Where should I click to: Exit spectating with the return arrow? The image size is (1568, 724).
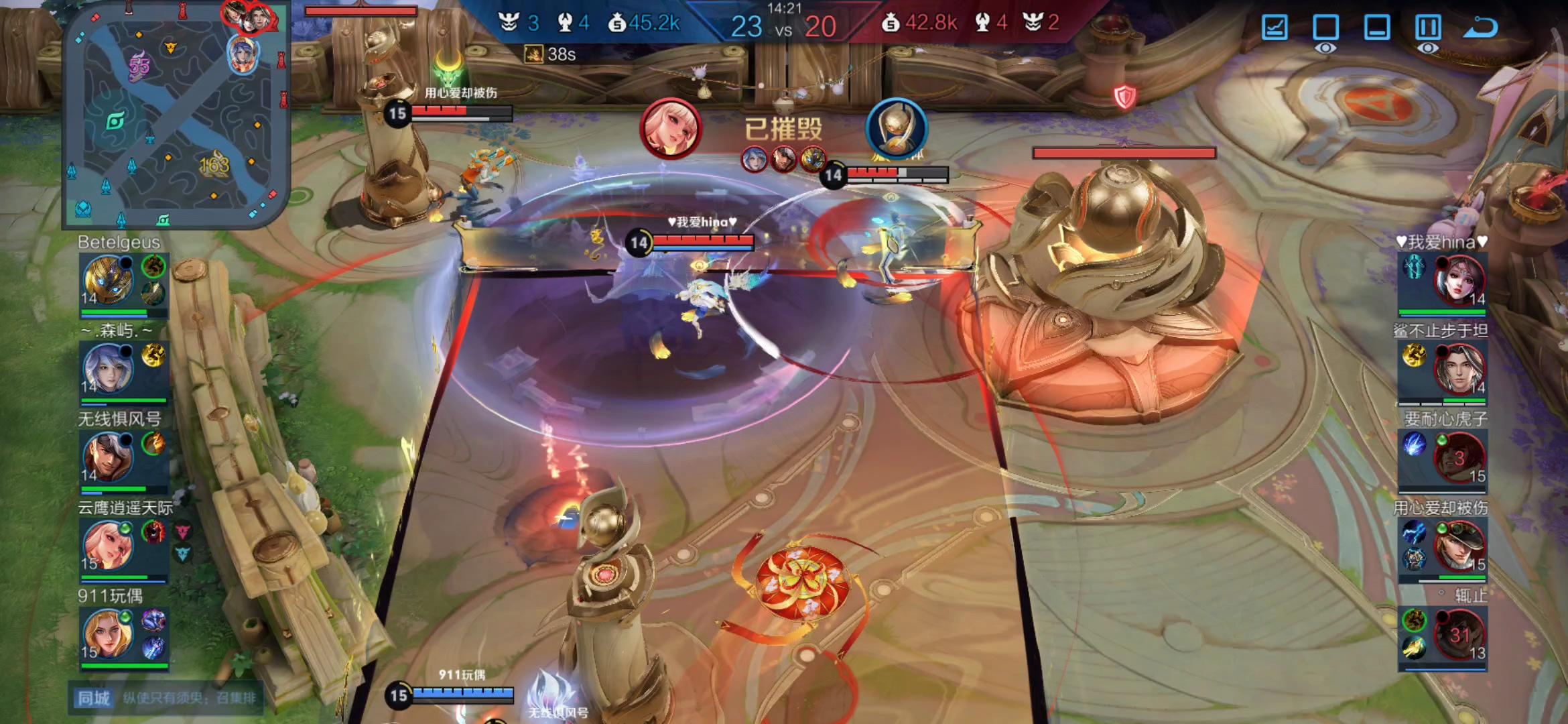[1480, 27]
